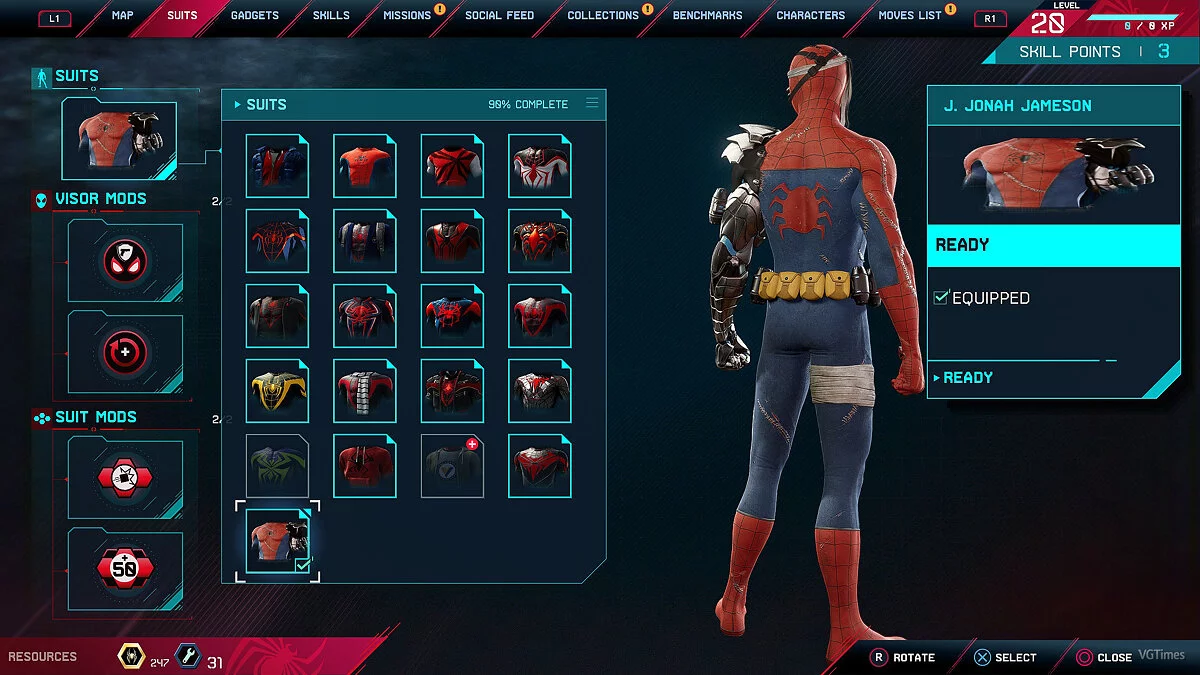This screenshot has width=1200, height=675.
Task: Pick the white and red suit
Action: [x=540, y=166]
